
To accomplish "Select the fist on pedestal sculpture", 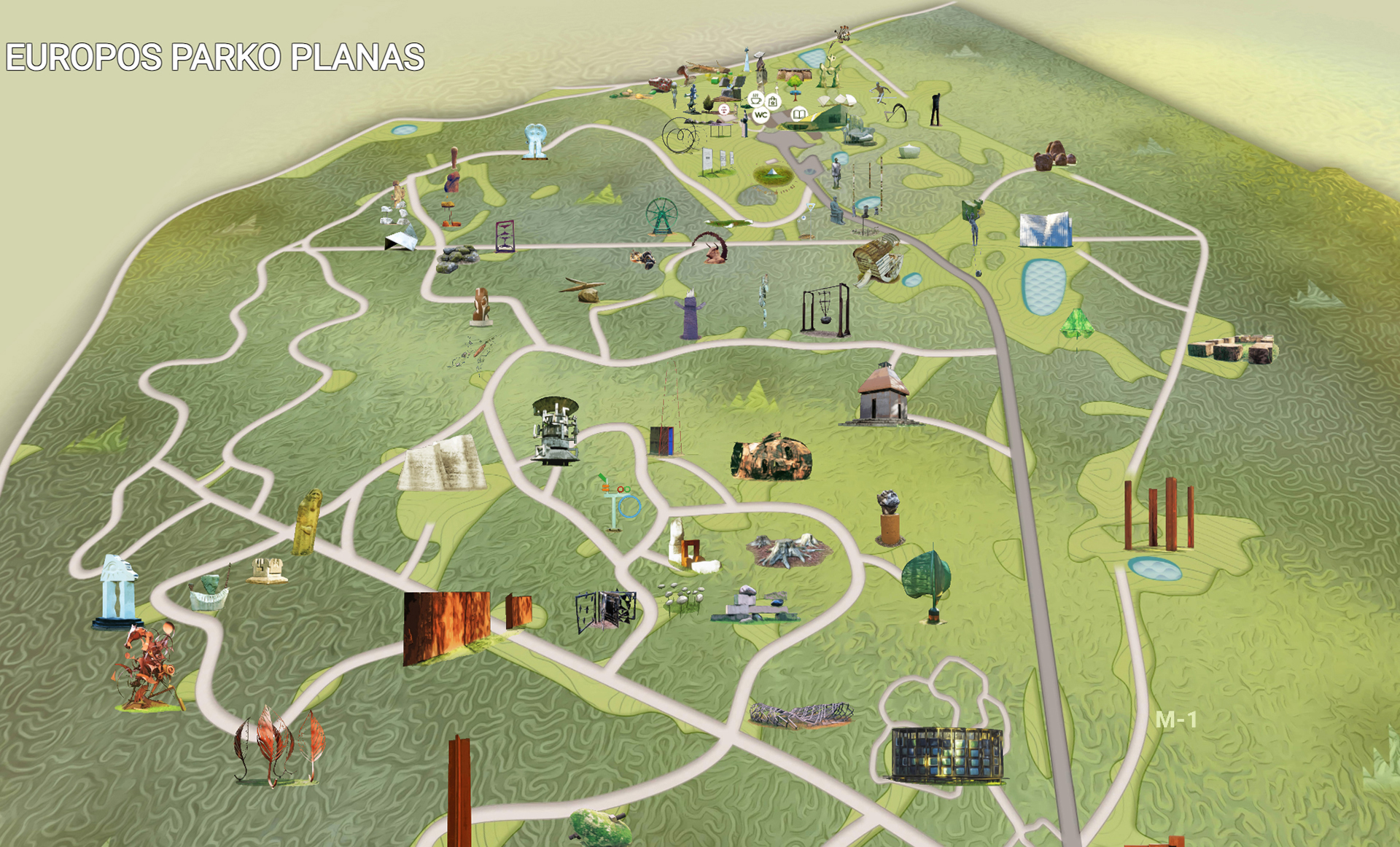I will point(888,518).
